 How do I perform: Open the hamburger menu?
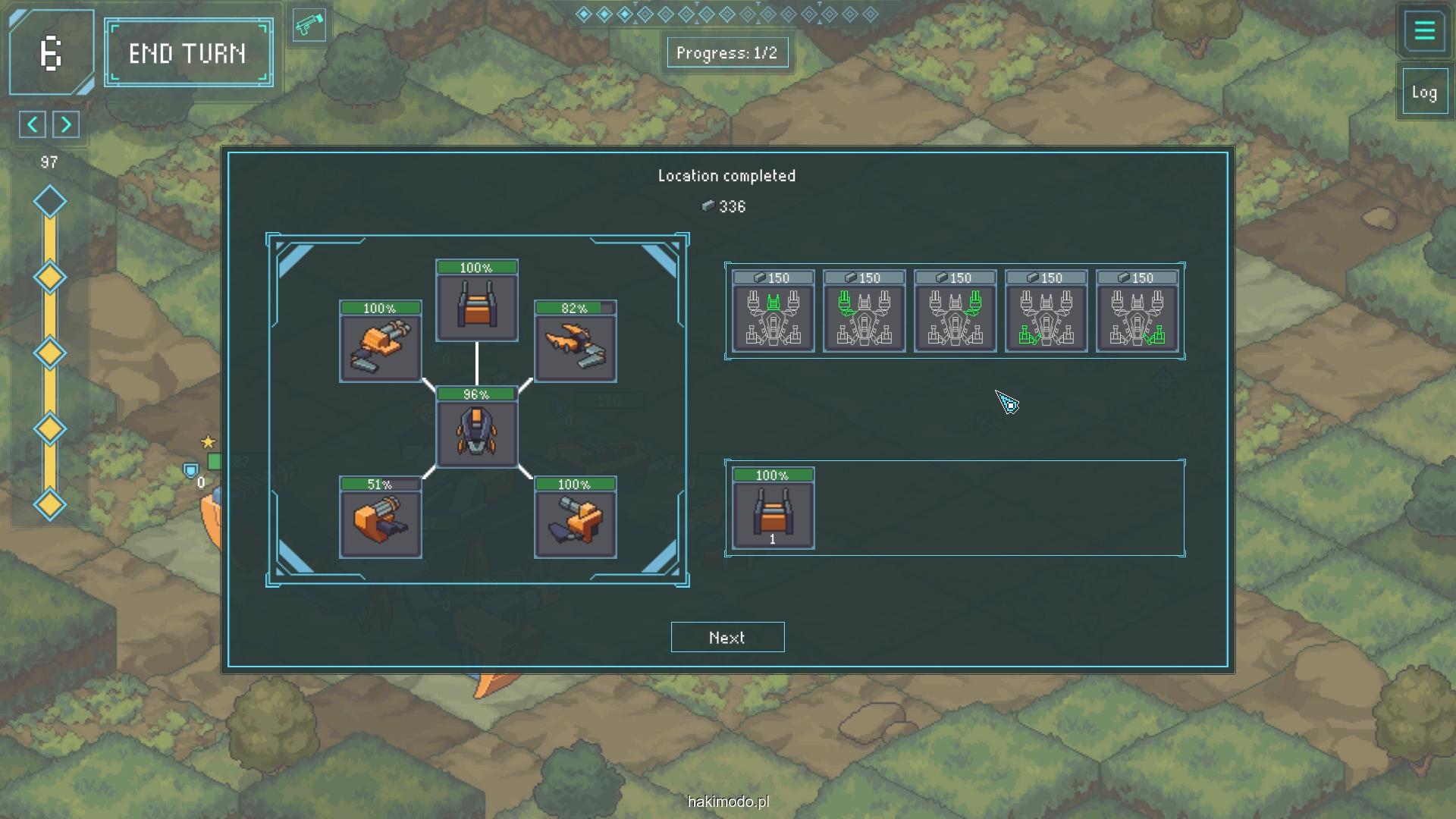(1424, 31)
